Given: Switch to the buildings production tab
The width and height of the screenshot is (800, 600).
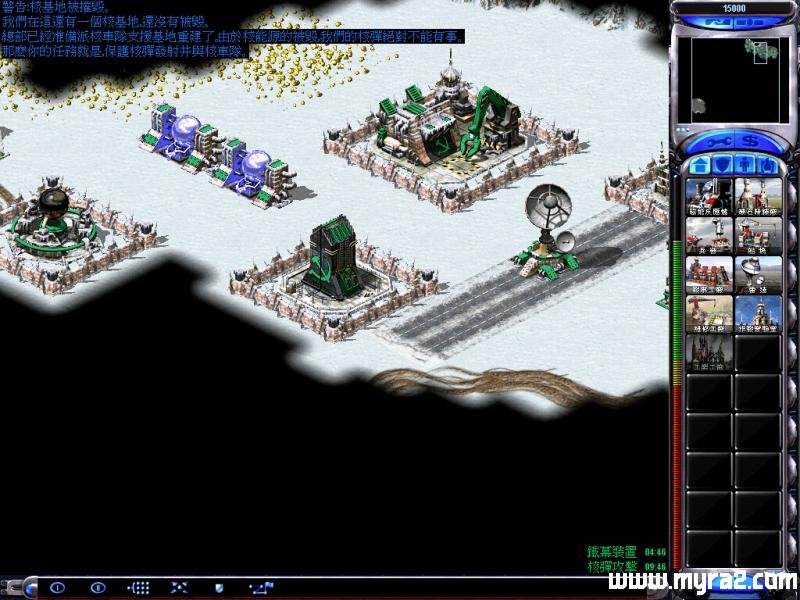Looking at the screenshot, I should 698,164.
